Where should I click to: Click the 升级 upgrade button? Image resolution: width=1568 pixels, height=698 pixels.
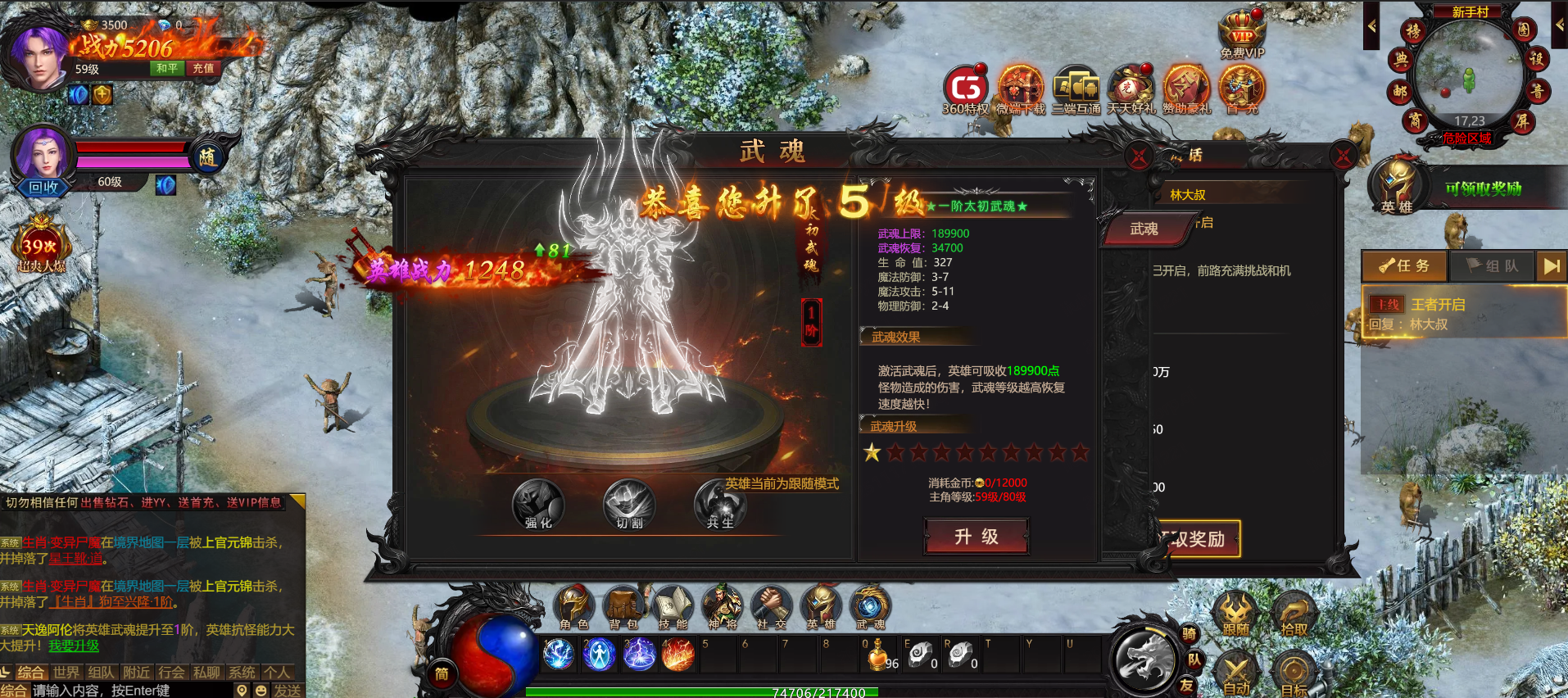976,537
